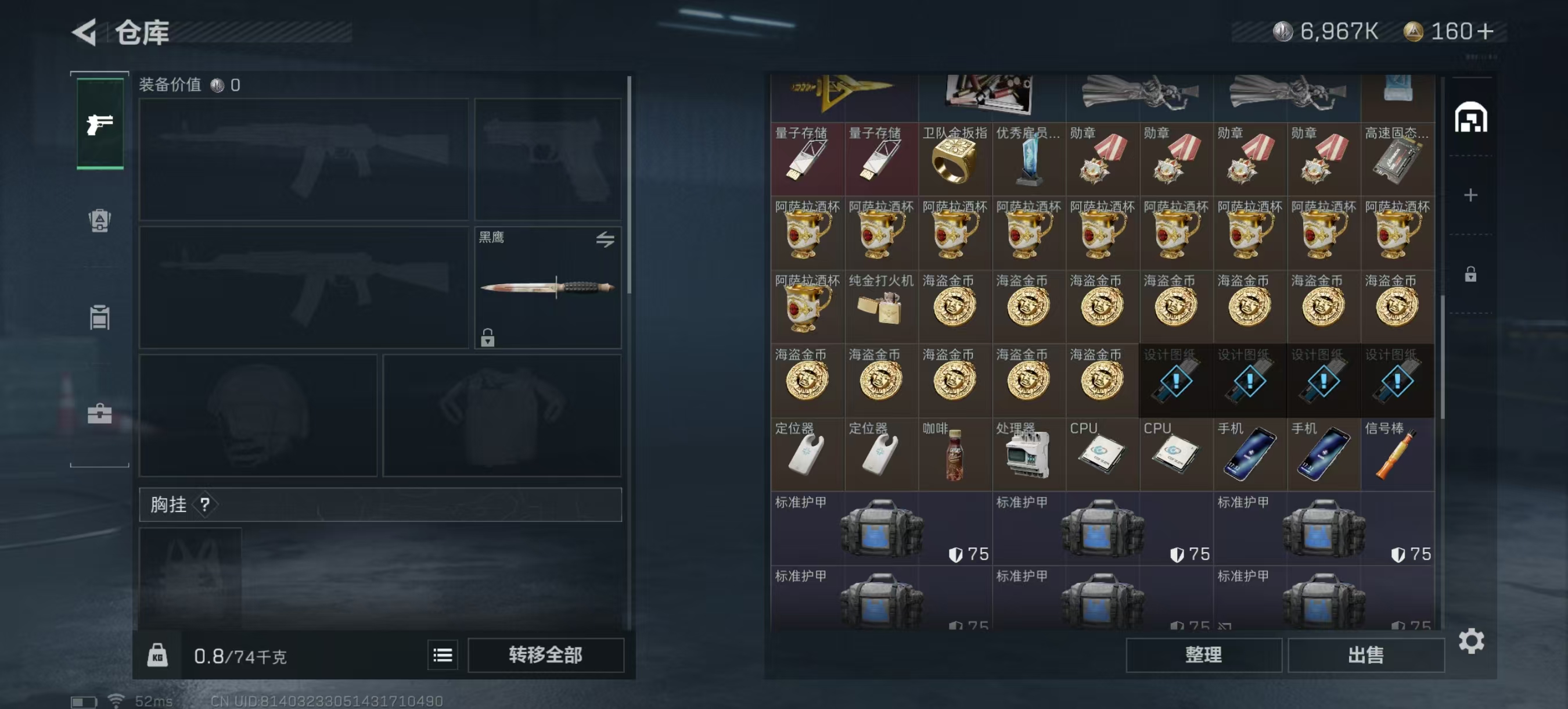The height and width of the screenshot is (709, 1568).
Task: Add a new stash page with plus icon
Action: pyautogui.click(x=1470, y=195)
